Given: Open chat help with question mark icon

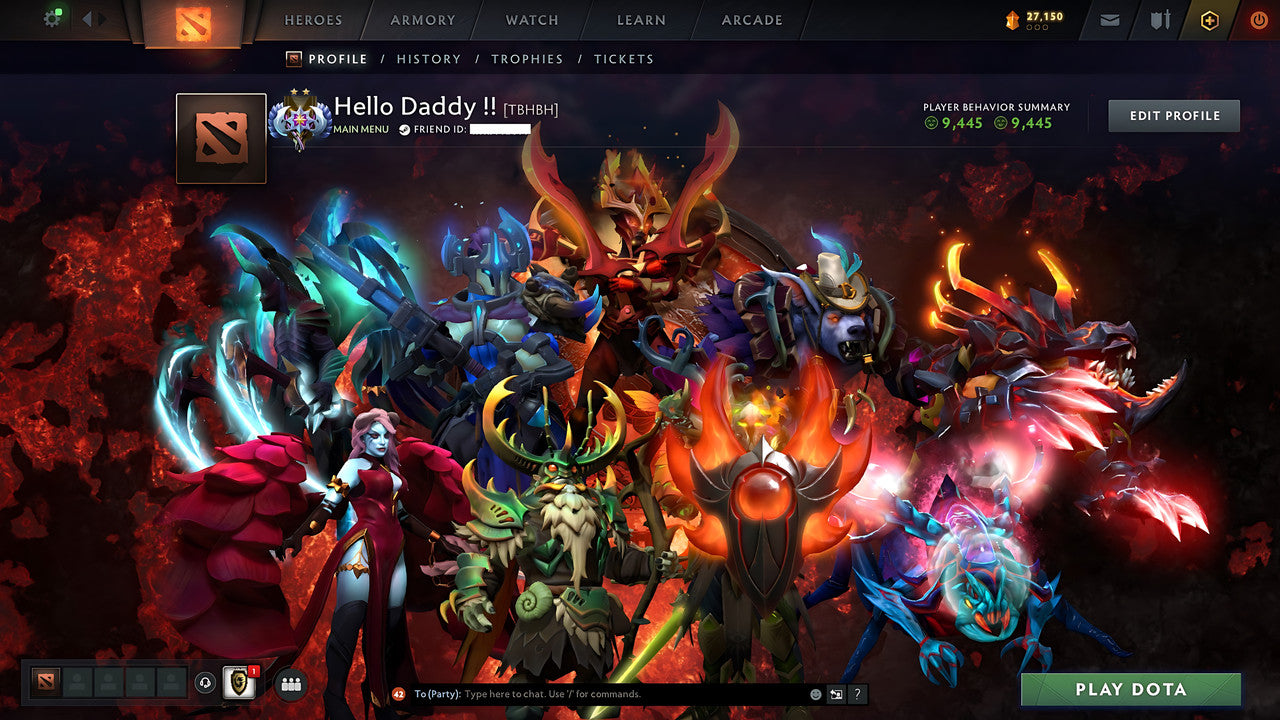Looking at the screenshot, I should [857, 693].
